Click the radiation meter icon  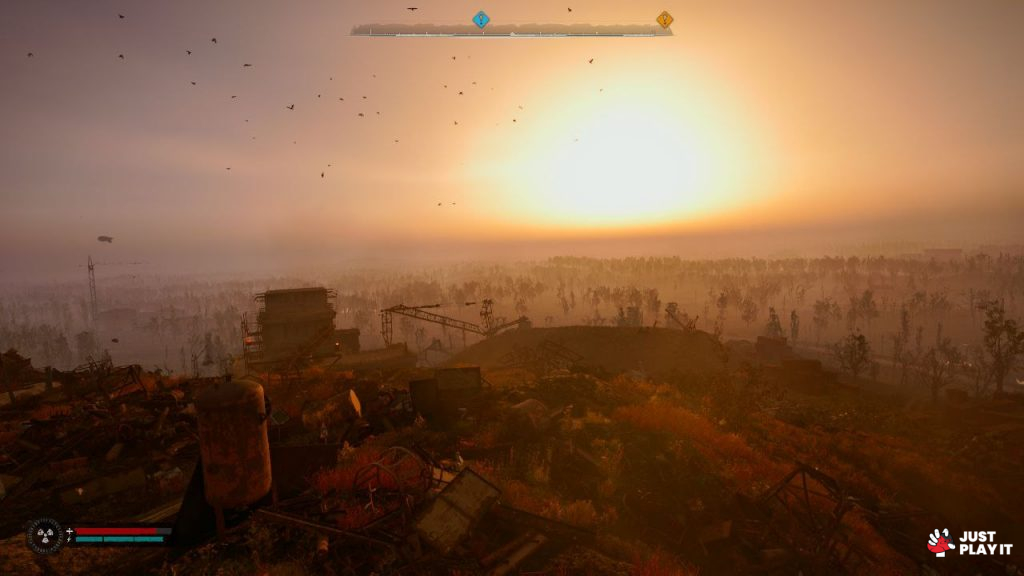point(44,535)
